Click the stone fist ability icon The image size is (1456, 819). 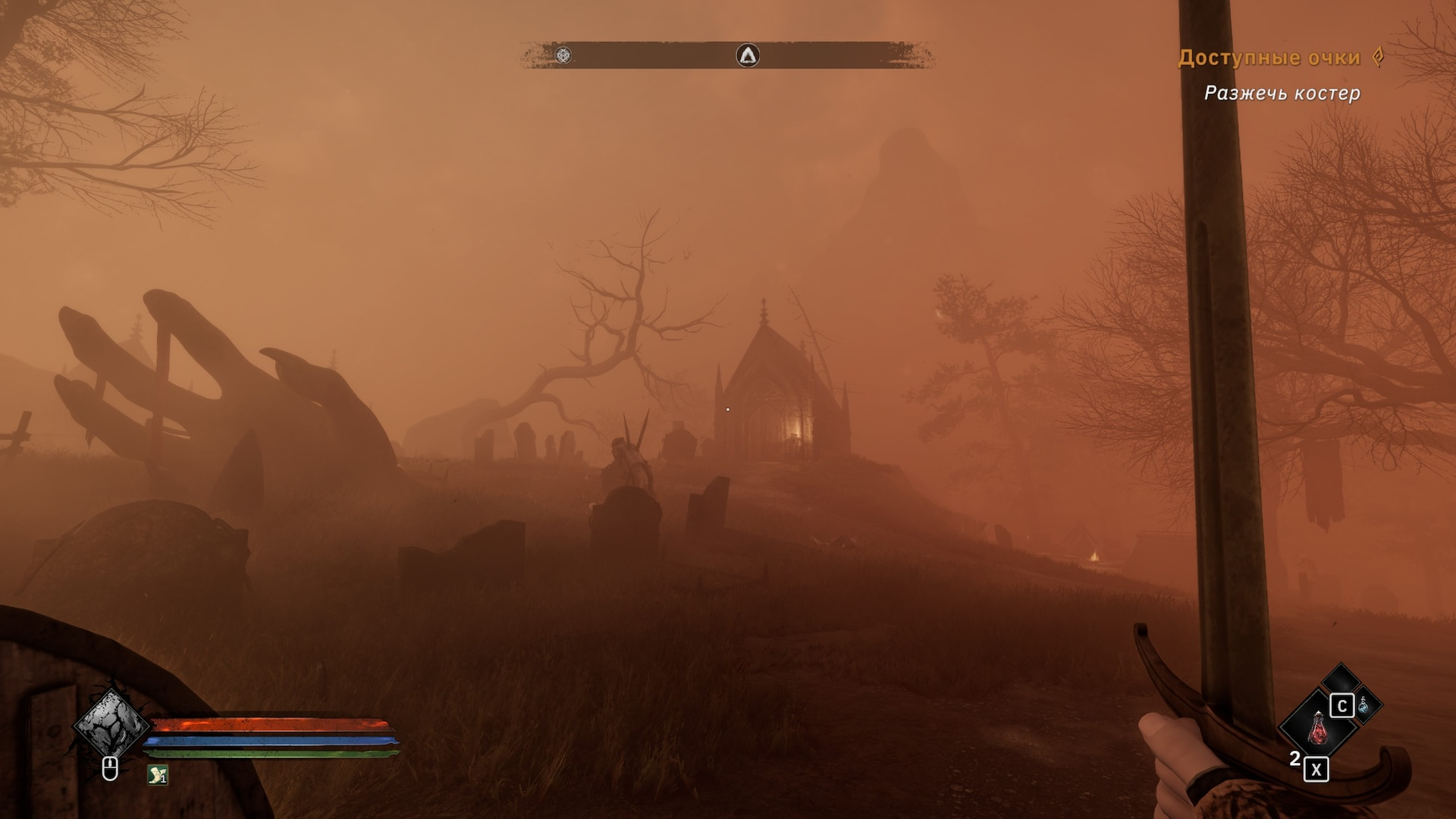click(x=111, y=724)
